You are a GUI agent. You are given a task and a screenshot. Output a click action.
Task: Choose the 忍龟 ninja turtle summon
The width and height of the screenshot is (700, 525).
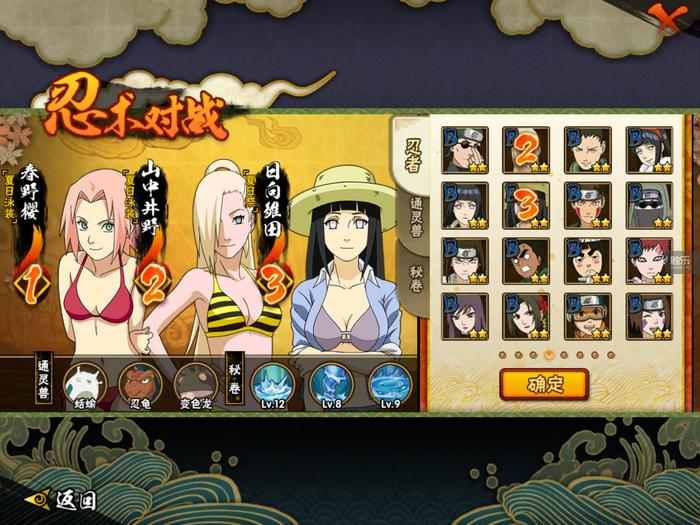[139, 382]
